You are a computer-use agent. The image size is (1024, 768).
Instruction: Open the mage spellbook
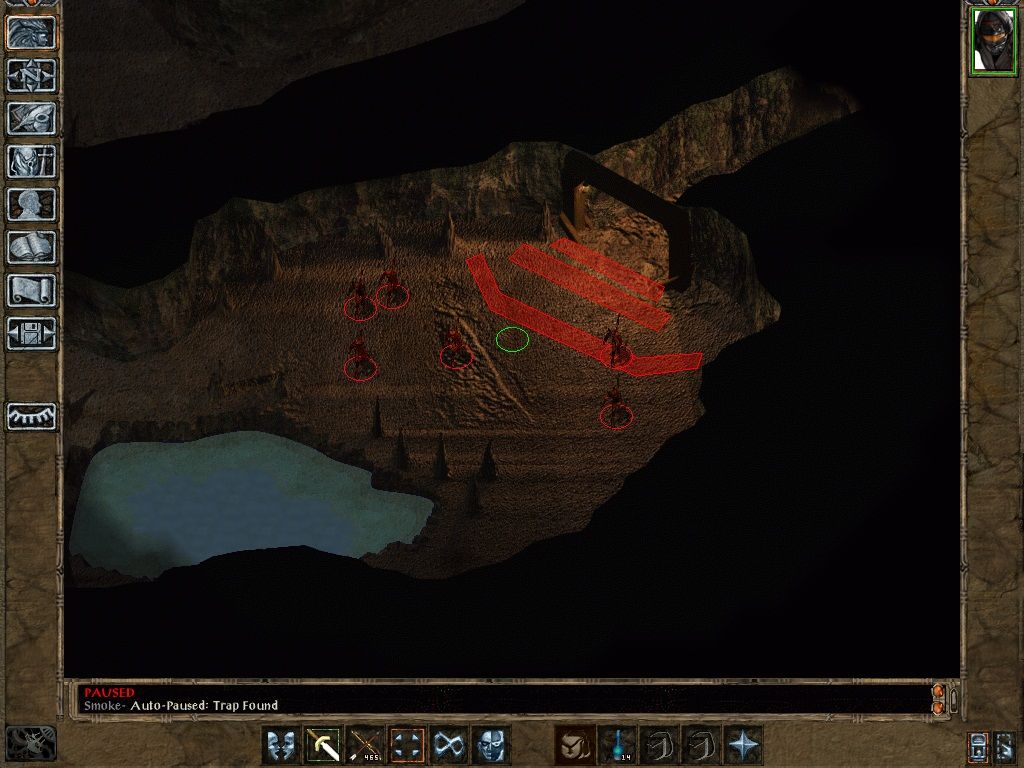pos(31,247)
